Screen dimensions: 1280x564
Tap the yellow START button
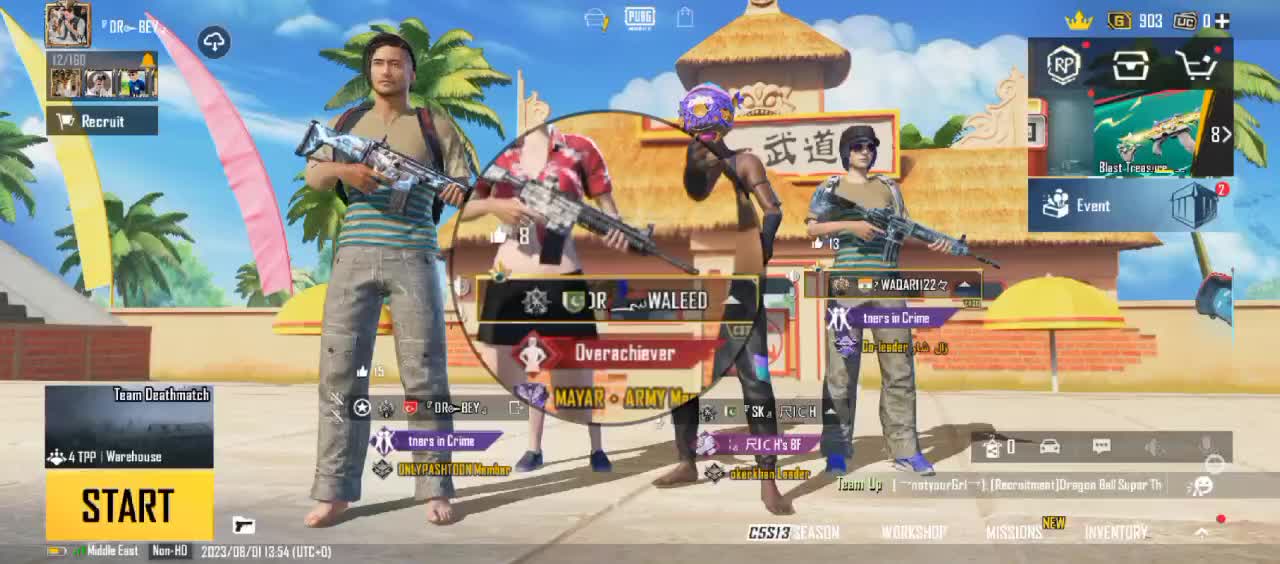pos(129,505)
